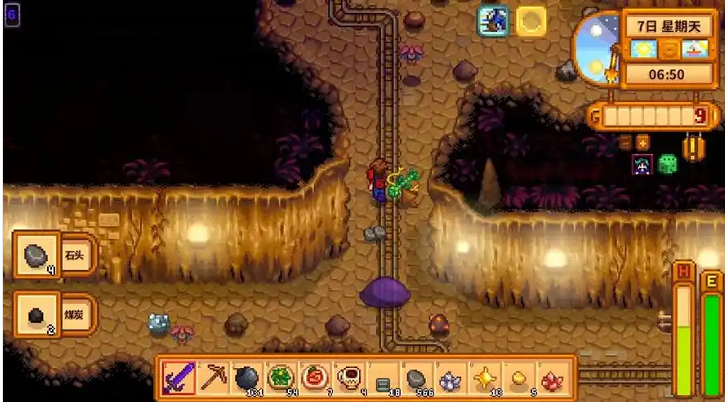Choose the stone stack of 566
The width and height of the screenshot is (725, 402).
tap(416, 379)
